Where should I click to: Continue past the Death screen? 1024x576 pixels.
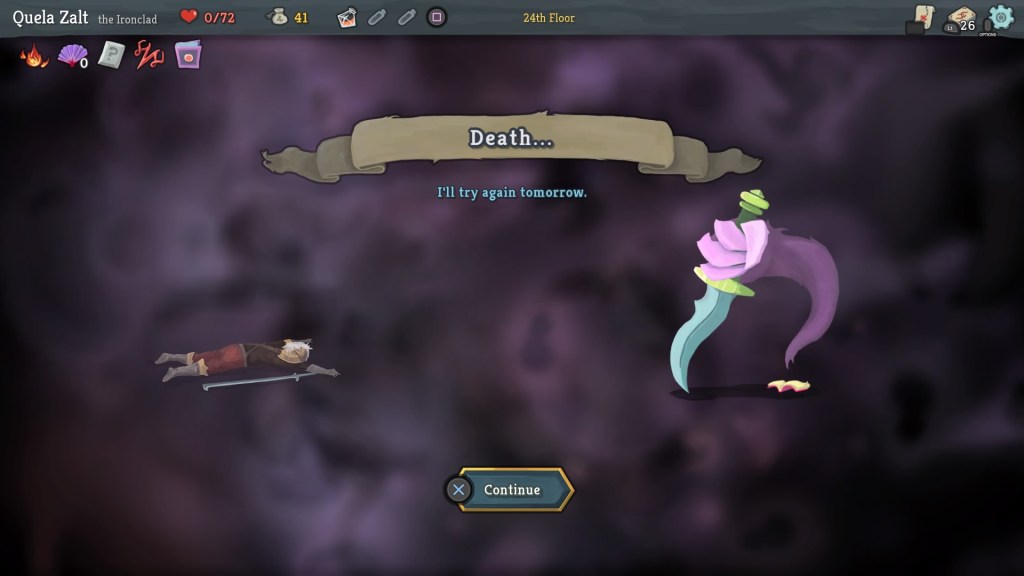click(x=512, y=490)
